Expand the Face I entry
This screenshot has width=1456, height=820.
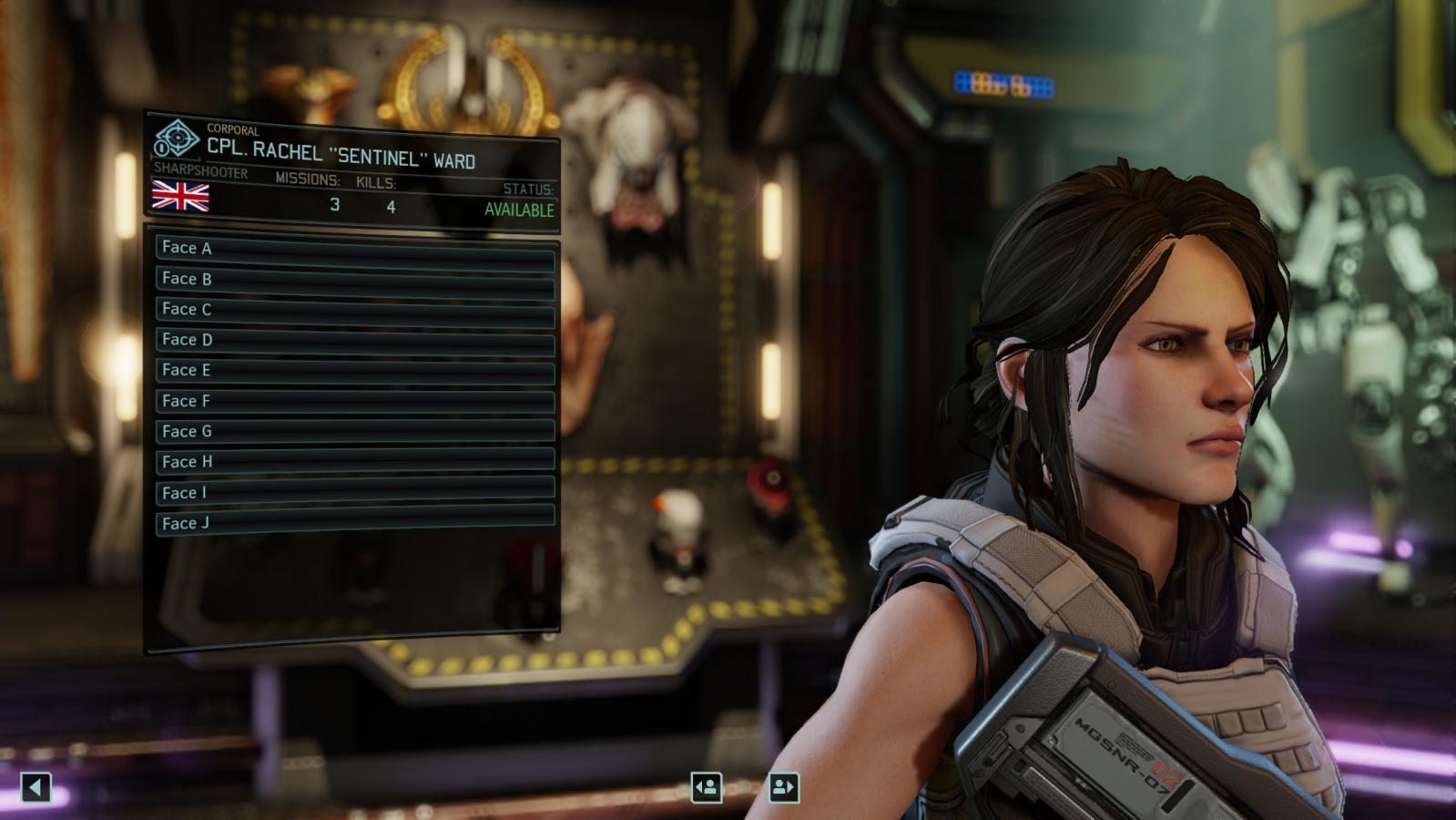[x=355, y=492]
